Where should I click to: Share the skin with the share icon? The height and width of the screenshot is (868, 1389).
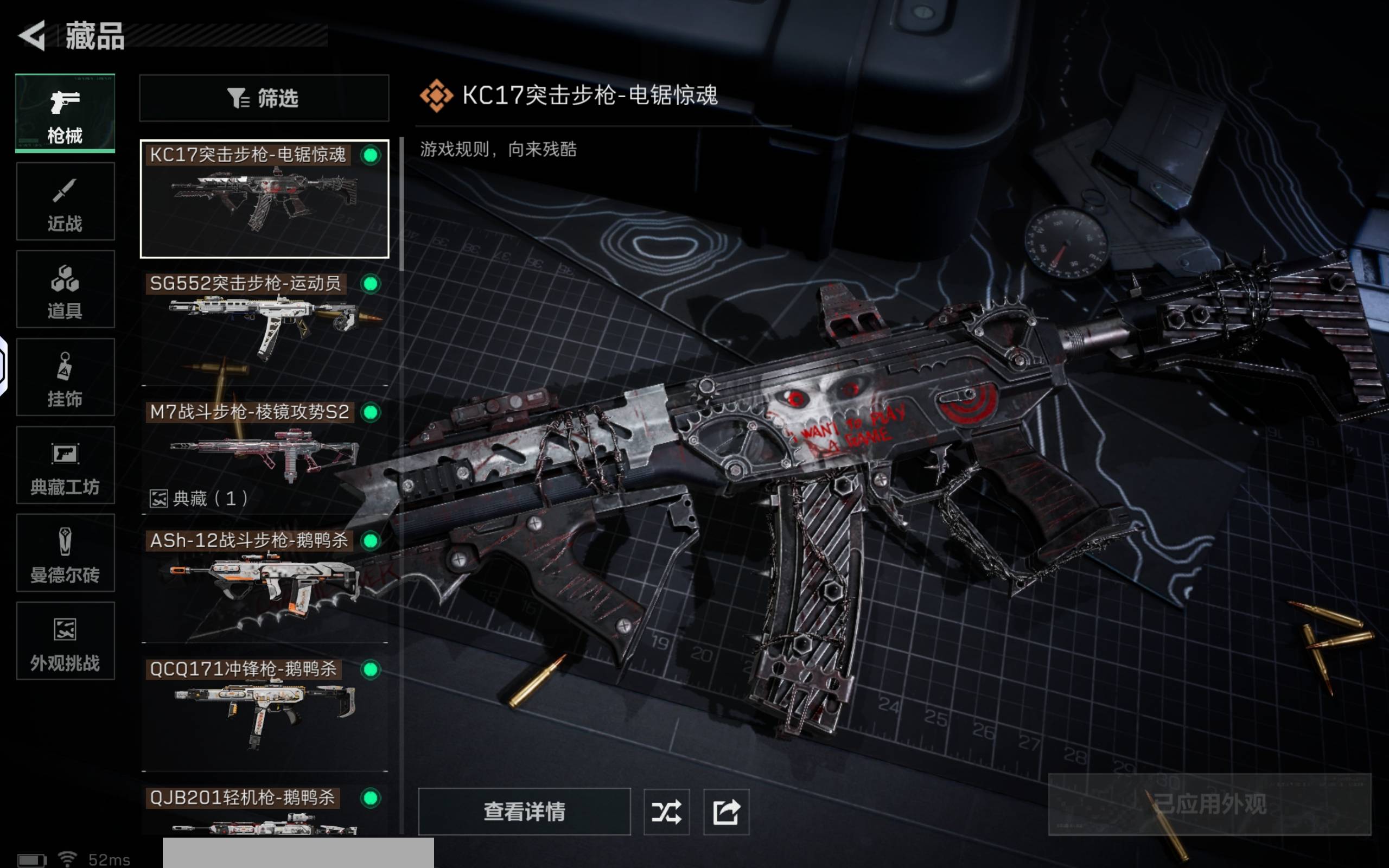click(x=726, y=811)
